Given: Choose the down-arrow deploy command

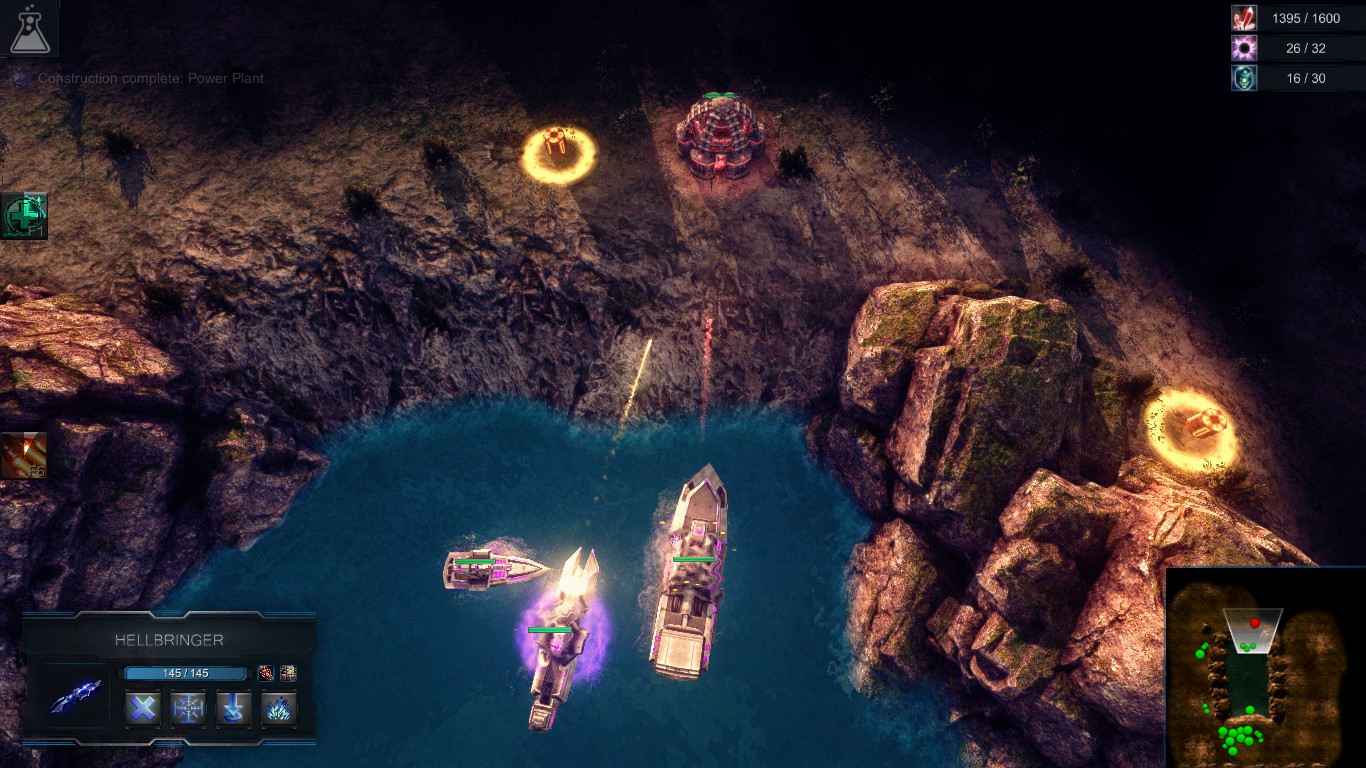Looking at the screenshot, I should point(233,709).
